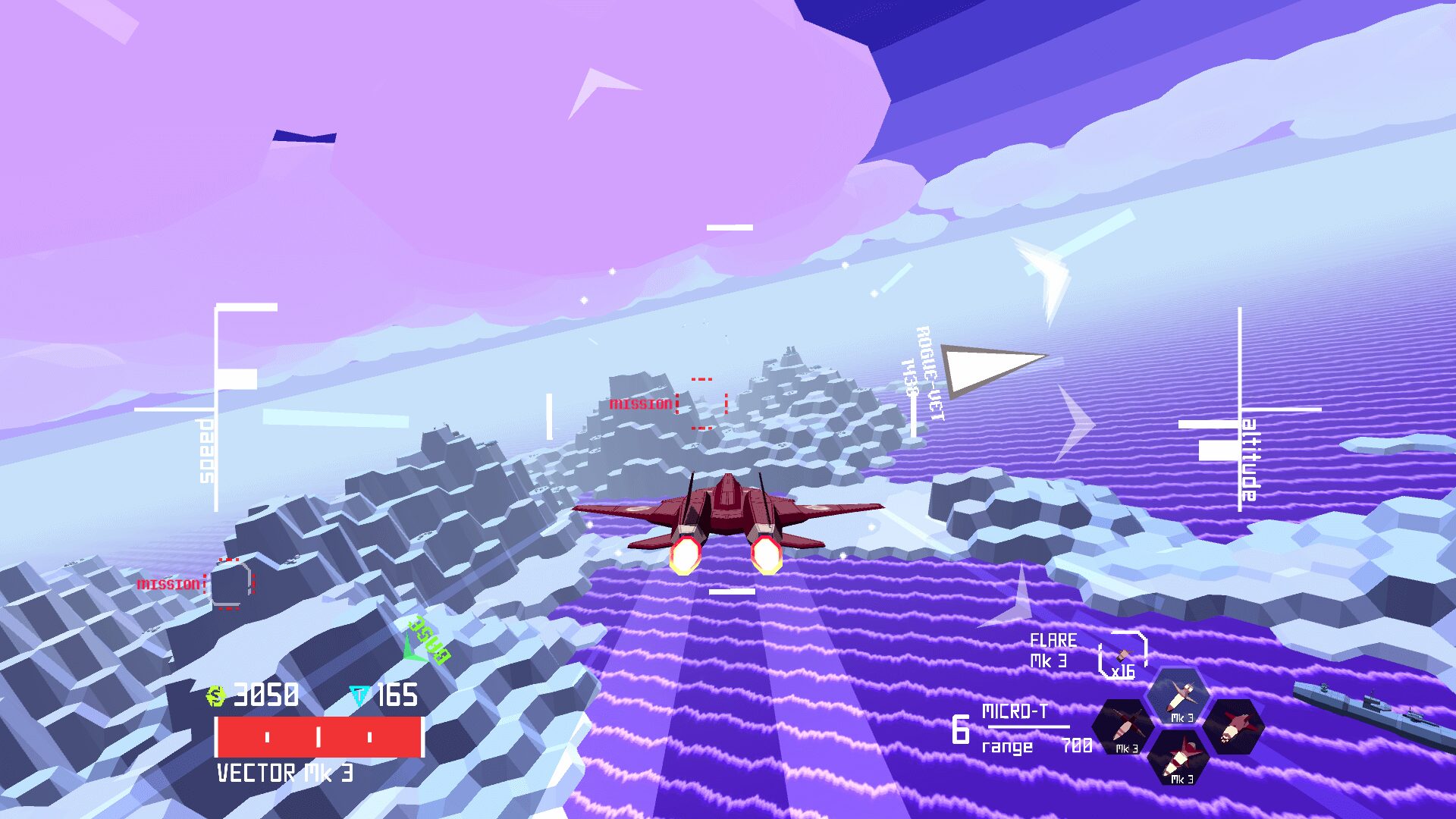Viewport: 1456px width, 819px height.
Task: Click the green dollar currency icon
Action: (217, 694)
